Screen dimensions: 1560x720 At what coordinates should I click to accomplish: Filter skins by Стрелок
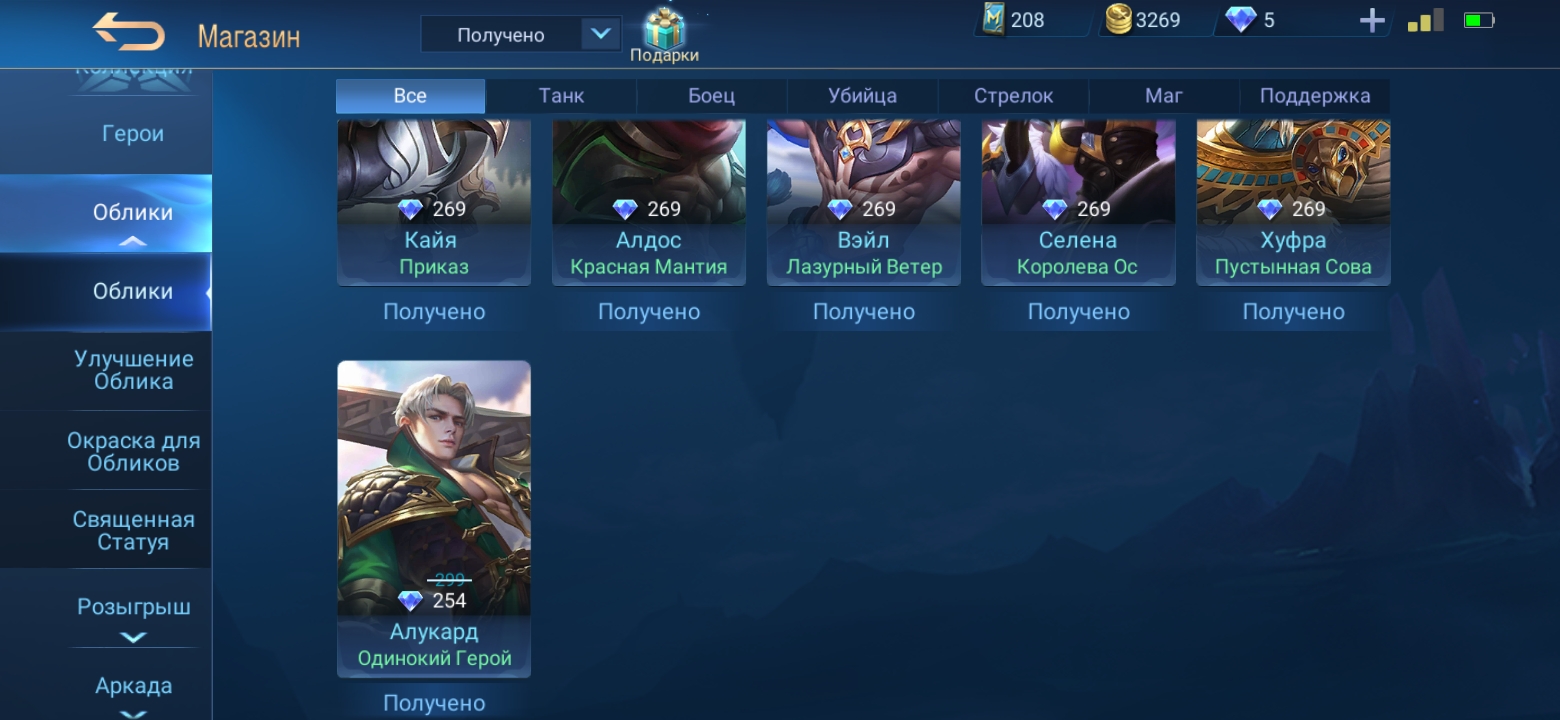tap(1013, 96)
